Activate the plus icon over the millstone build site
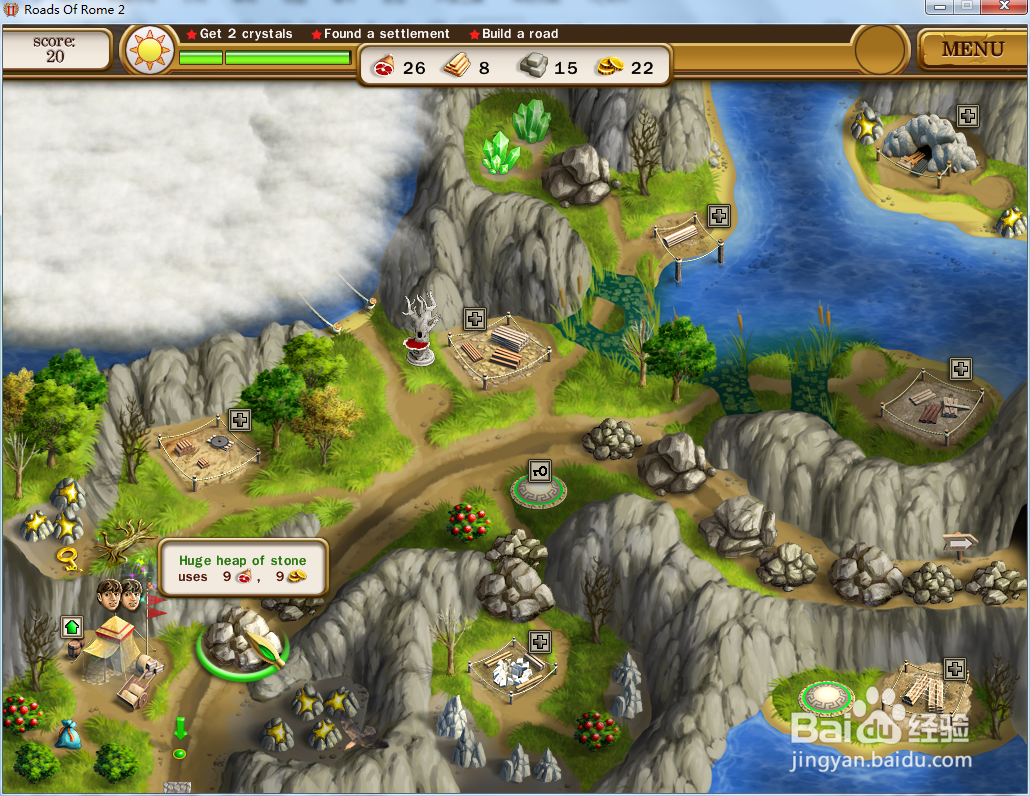 pos(239,419)
